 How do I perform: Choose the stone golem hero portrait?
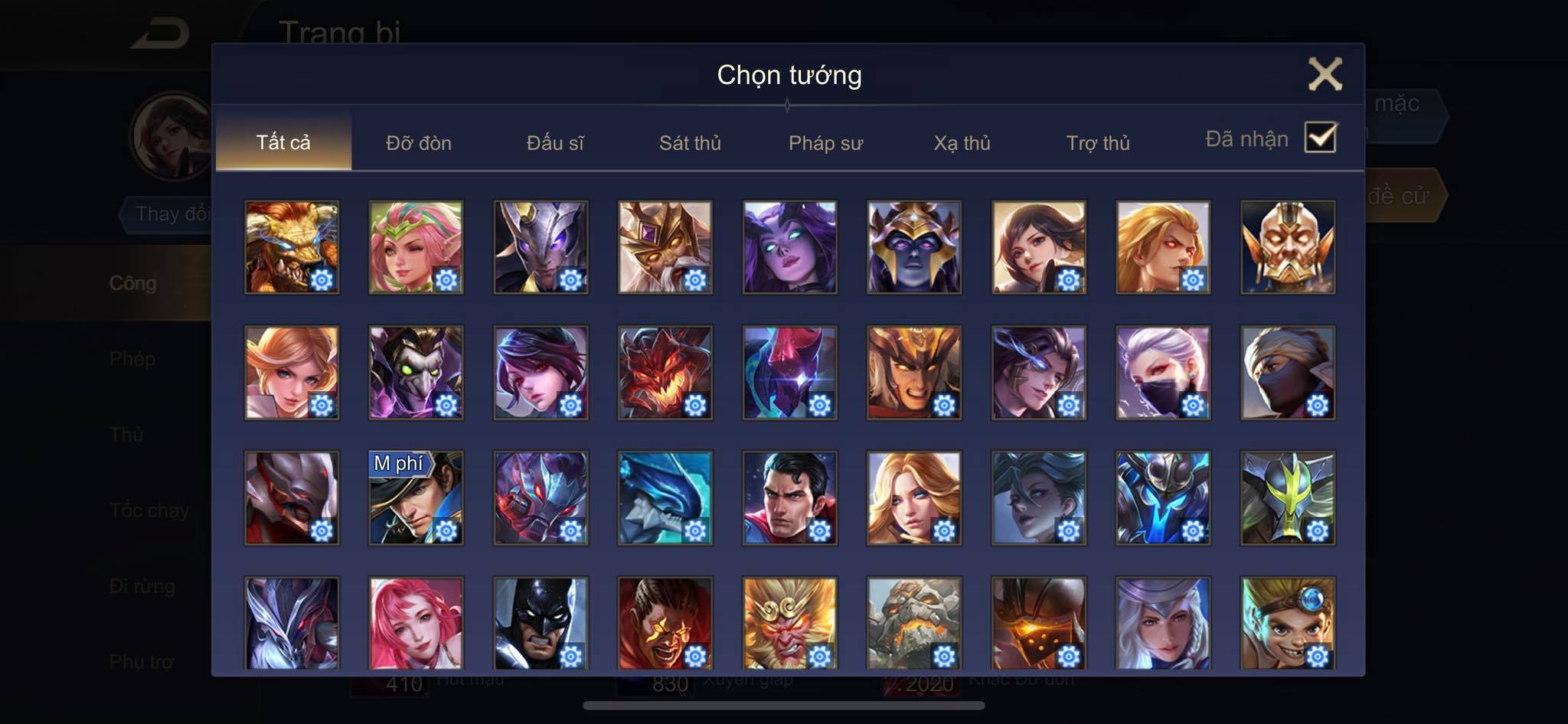[914, 623]
